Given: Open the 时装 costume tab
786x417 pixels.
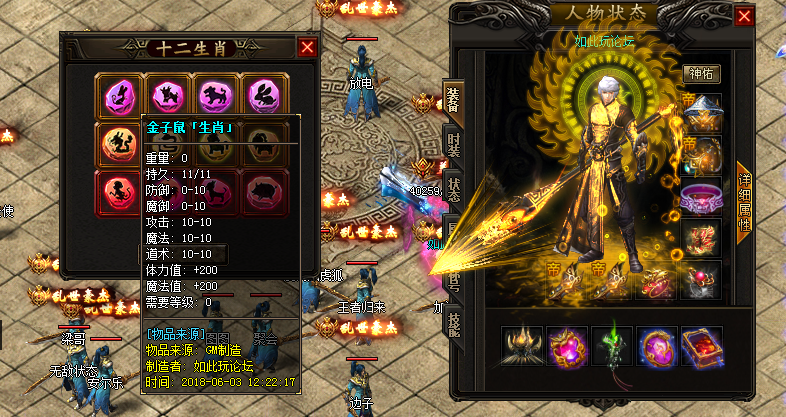Looking at the screenshot, I should [x=453, y=146].
